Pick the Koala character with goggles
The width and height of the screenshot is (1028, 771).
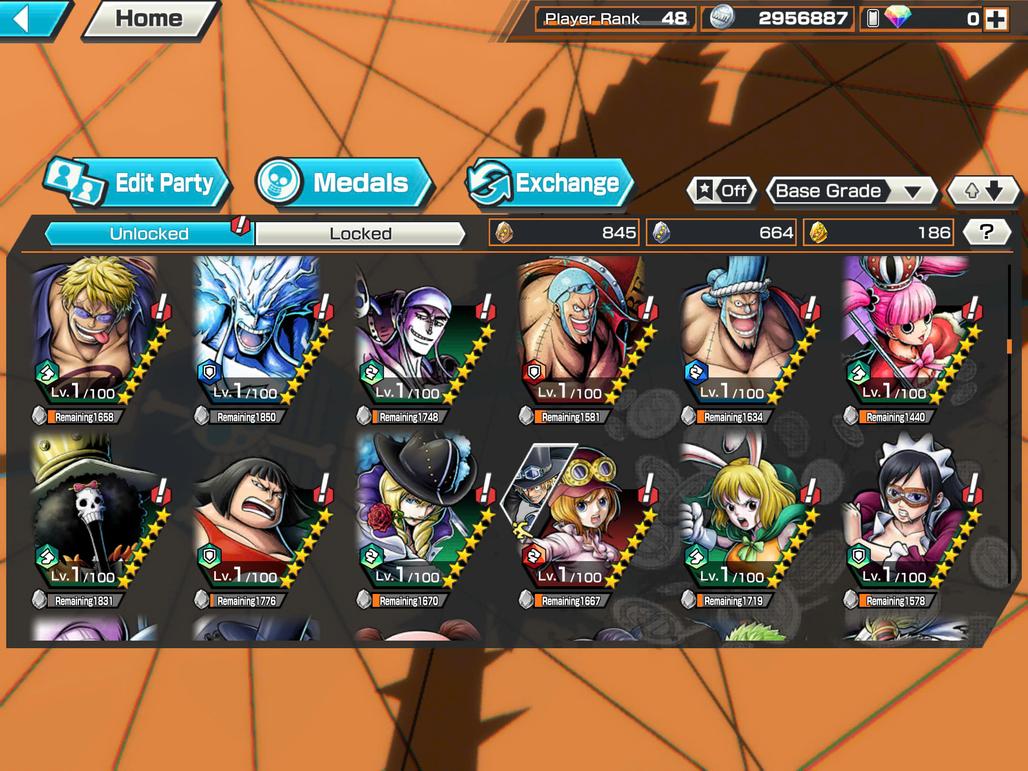click(x=582, y=520)
